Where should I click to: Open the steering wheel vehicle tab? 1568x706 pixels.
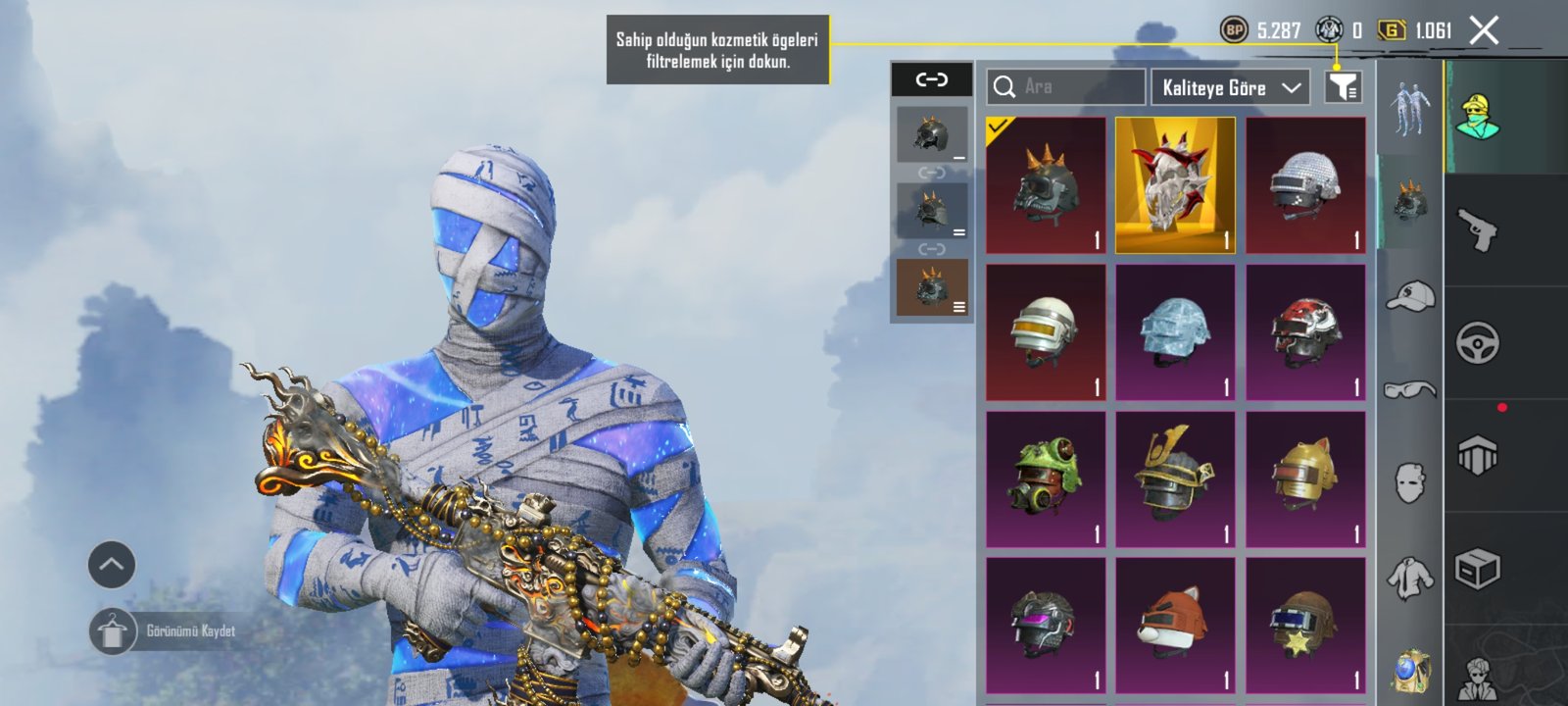[1477, 343]
